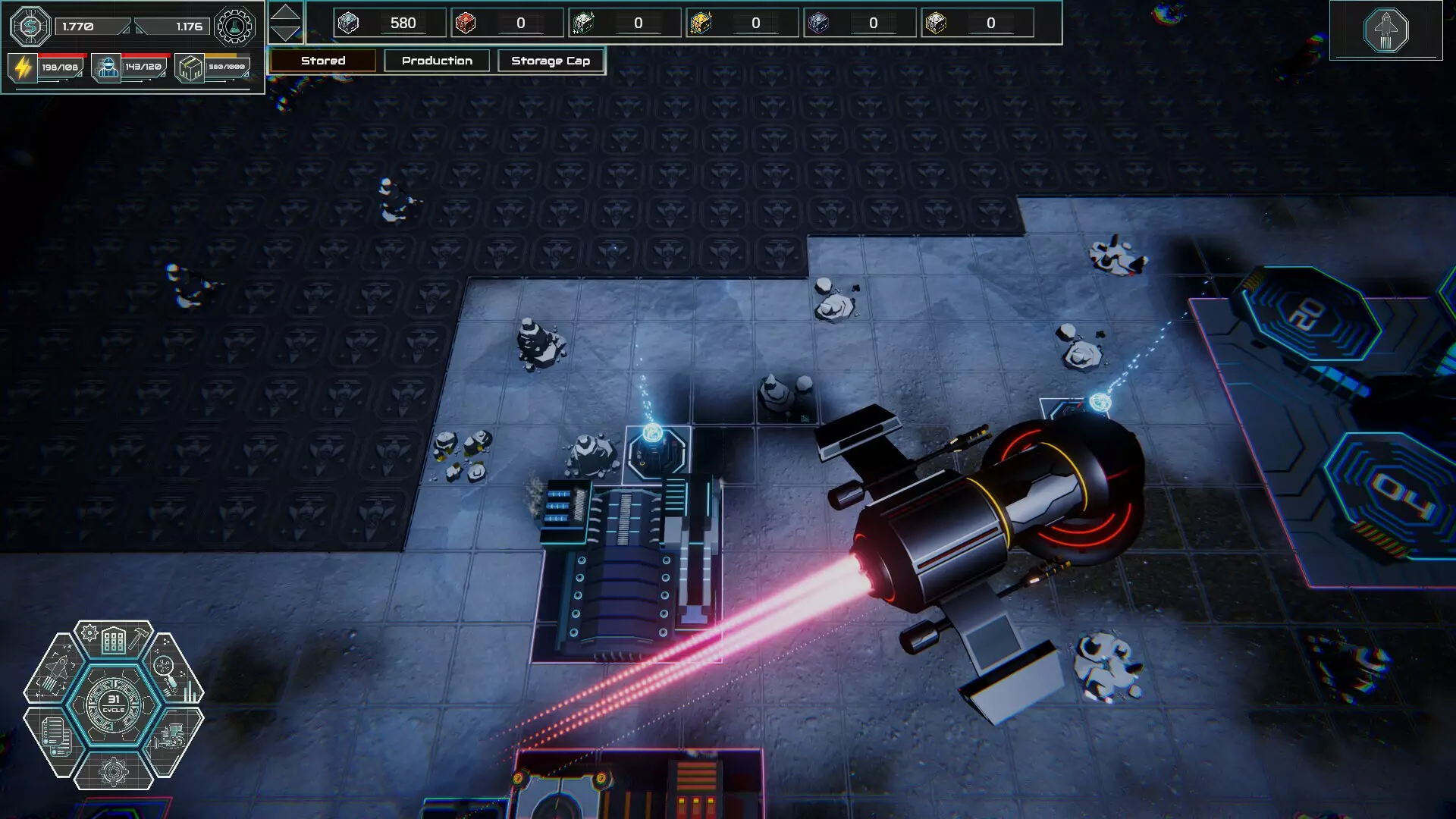
Task: Open the buildings construction hex menu
Action: [x=114, y=641]
